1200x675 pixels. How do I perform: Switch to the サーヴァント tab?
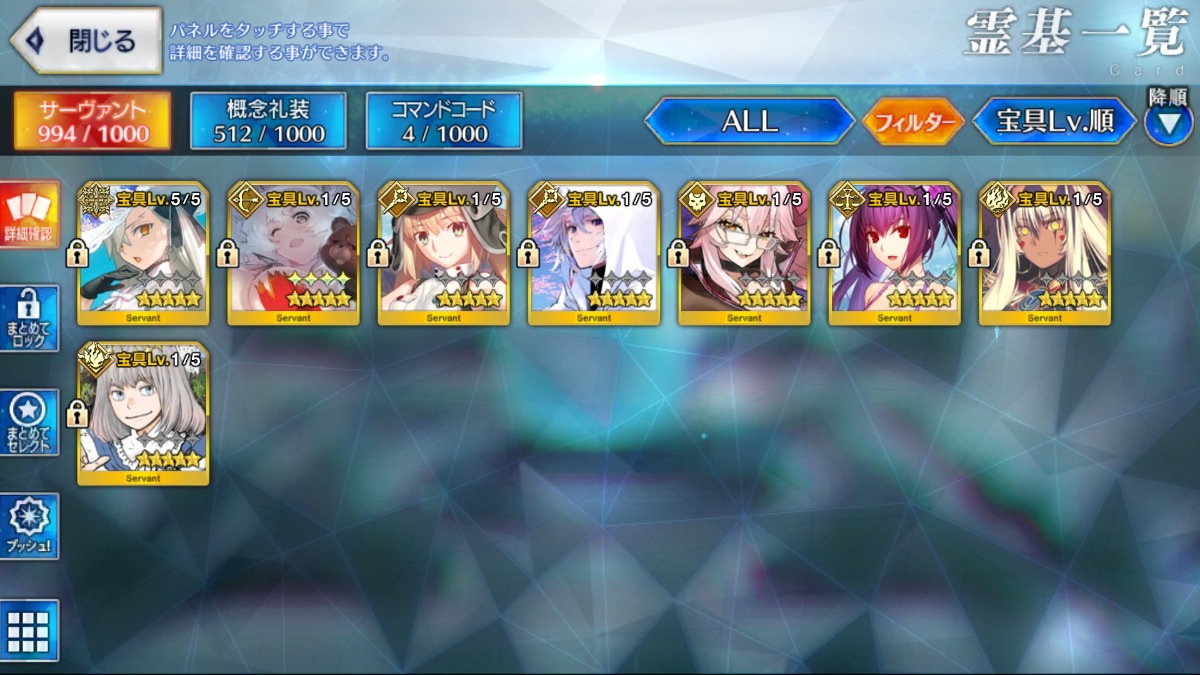pyautogui.click(x=92, y=121)
